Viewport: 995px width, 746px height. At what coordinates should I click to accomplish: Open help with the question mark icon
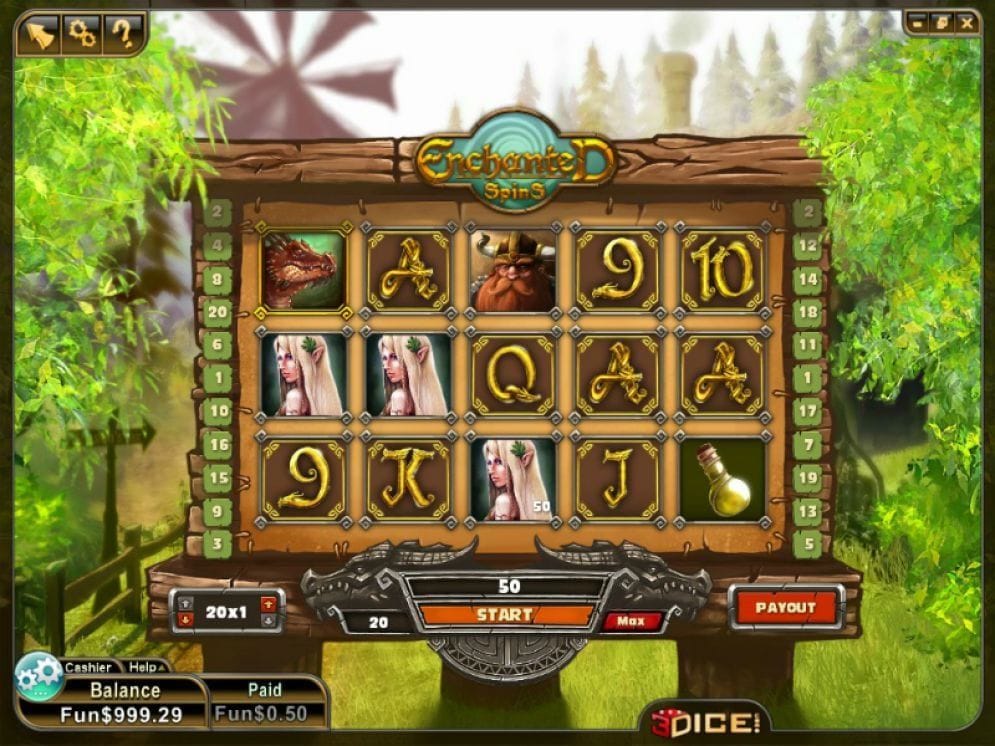point(122,35)
